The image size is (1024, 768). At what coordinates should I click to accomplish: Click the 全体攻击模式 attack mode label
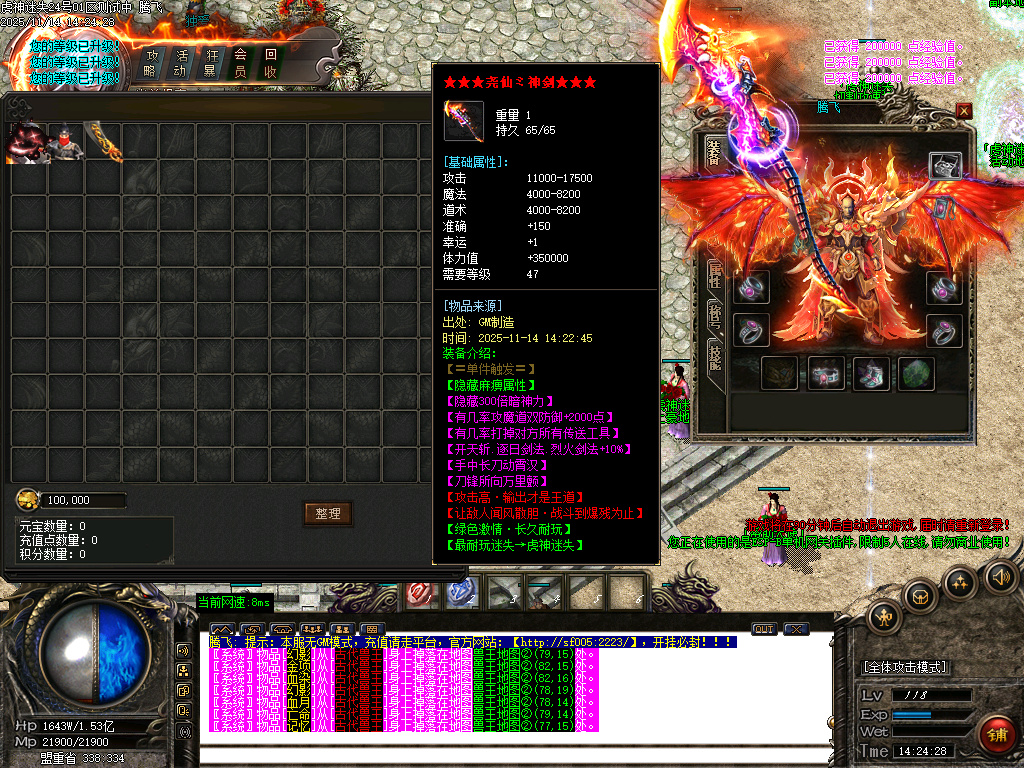(x=906, y=667)
